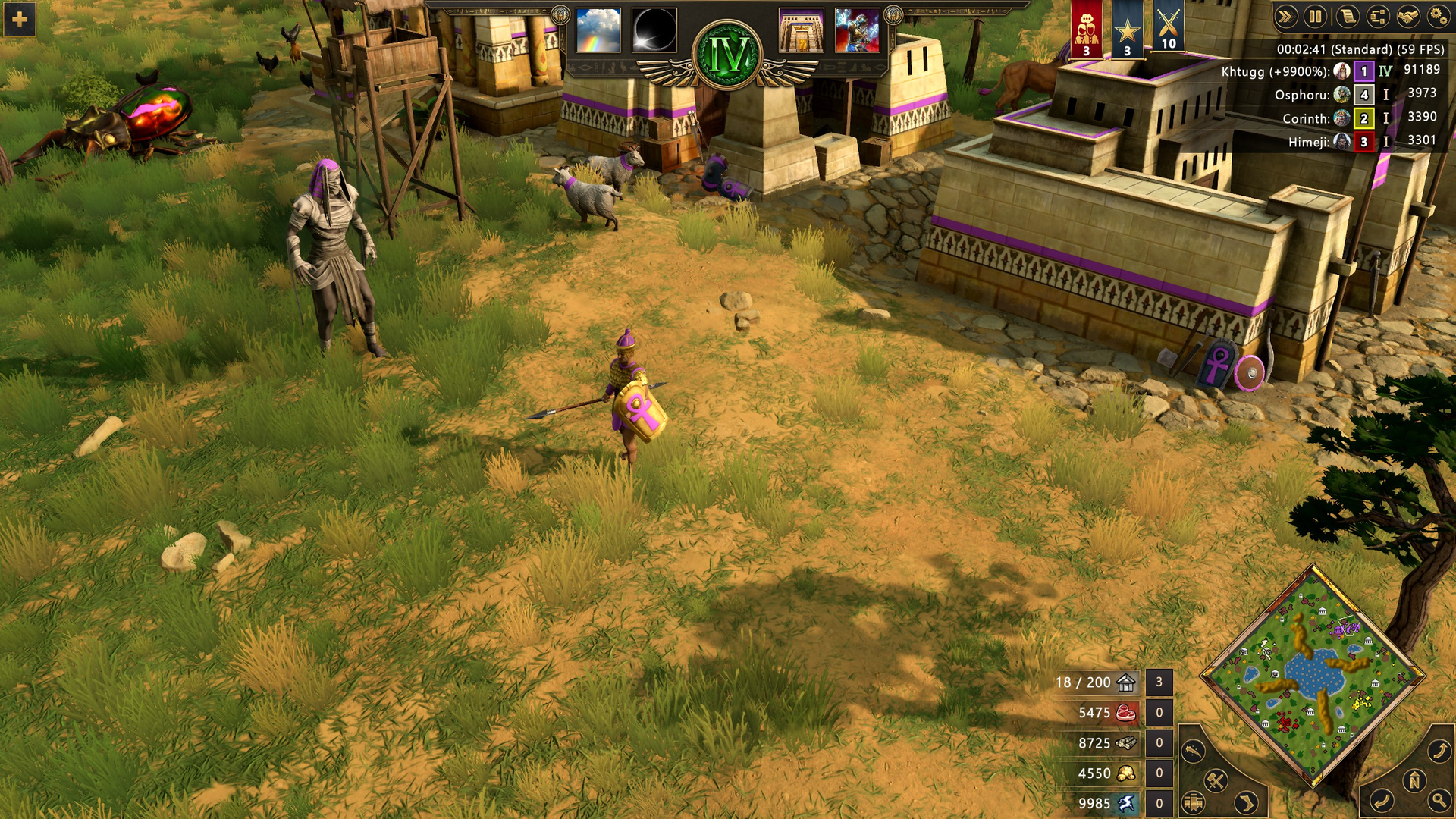Click the magnifying glass minimap button
Screen dimensions: 1456x819
1439,799
